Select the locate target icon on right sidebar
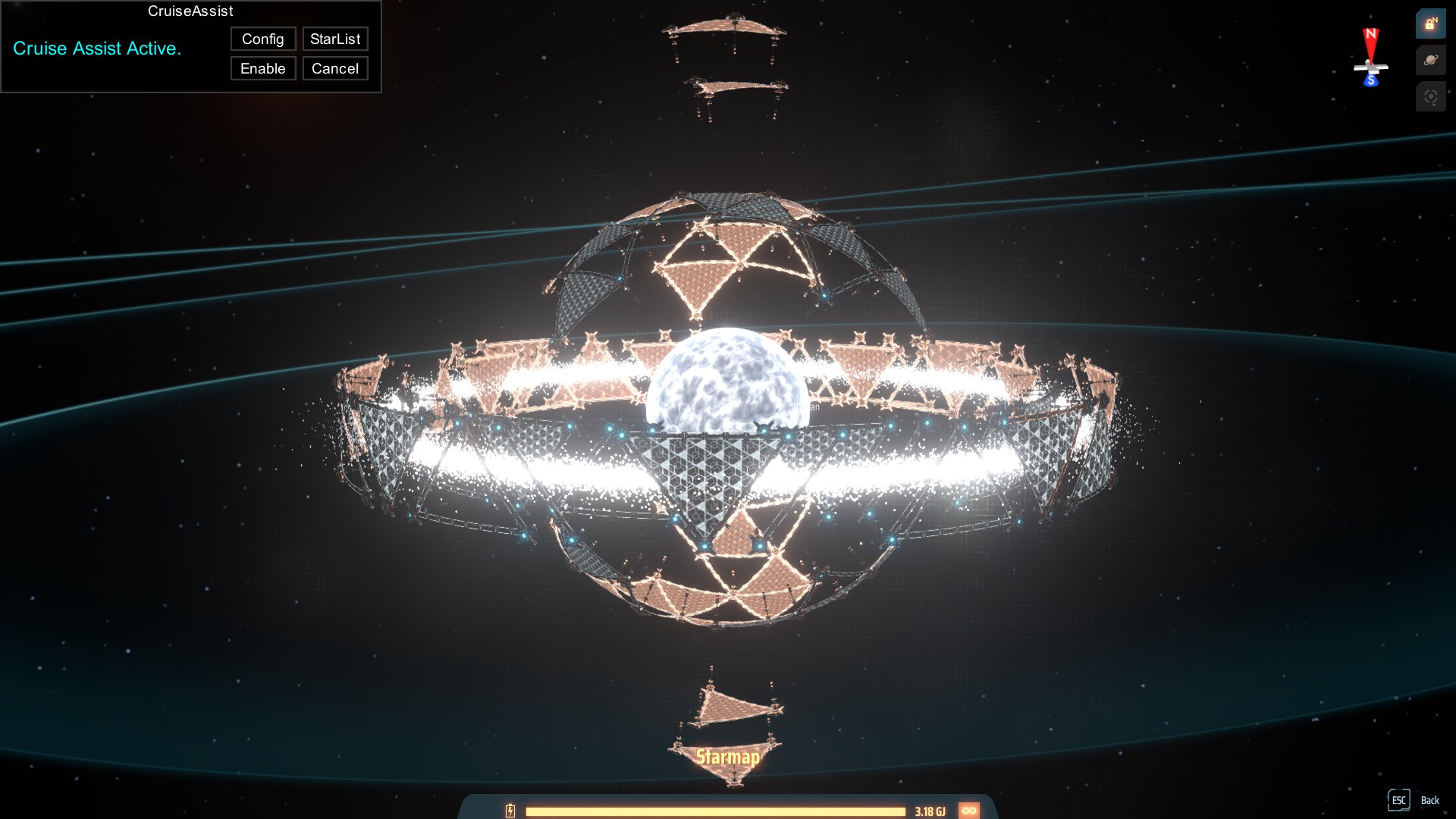Screen dimensions: 1456x819 pyautogui.click(x=1430, y=96)
